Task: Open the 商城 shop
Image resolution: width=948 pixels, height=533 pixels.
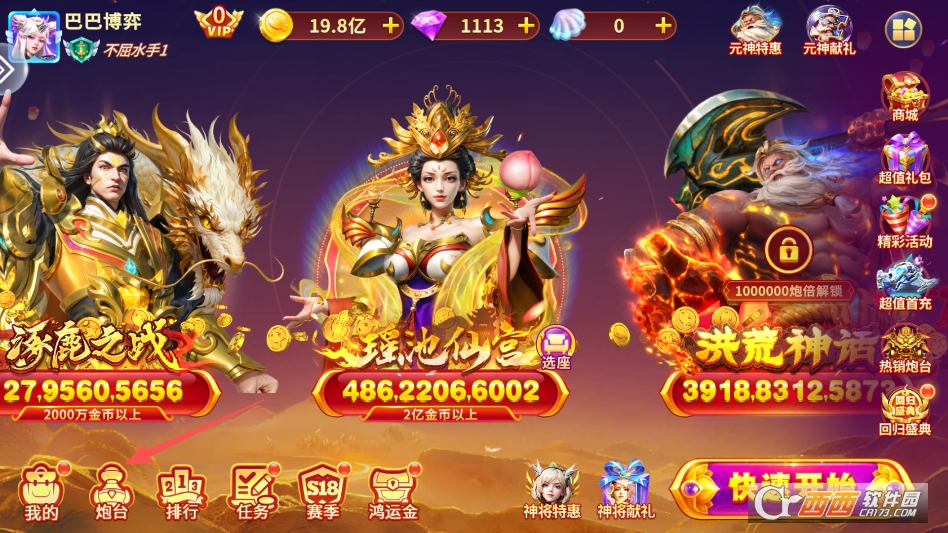Action: 905,97
